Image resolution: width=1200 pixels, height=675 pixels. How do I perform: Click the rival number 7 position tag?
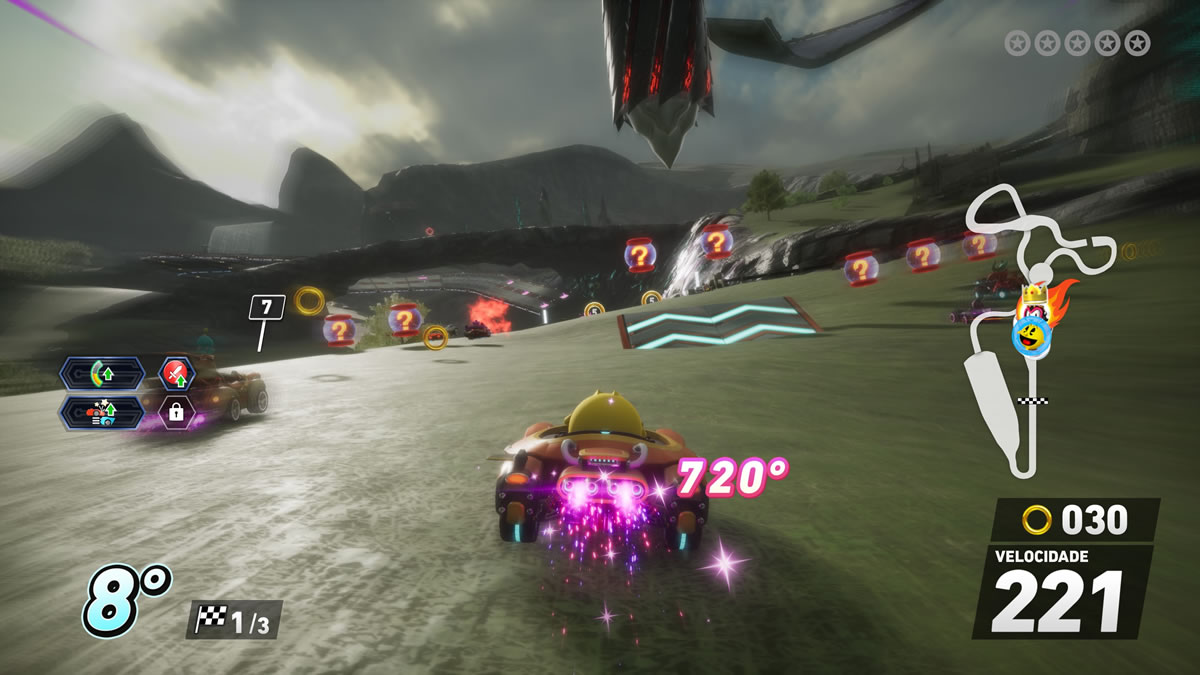266,307
